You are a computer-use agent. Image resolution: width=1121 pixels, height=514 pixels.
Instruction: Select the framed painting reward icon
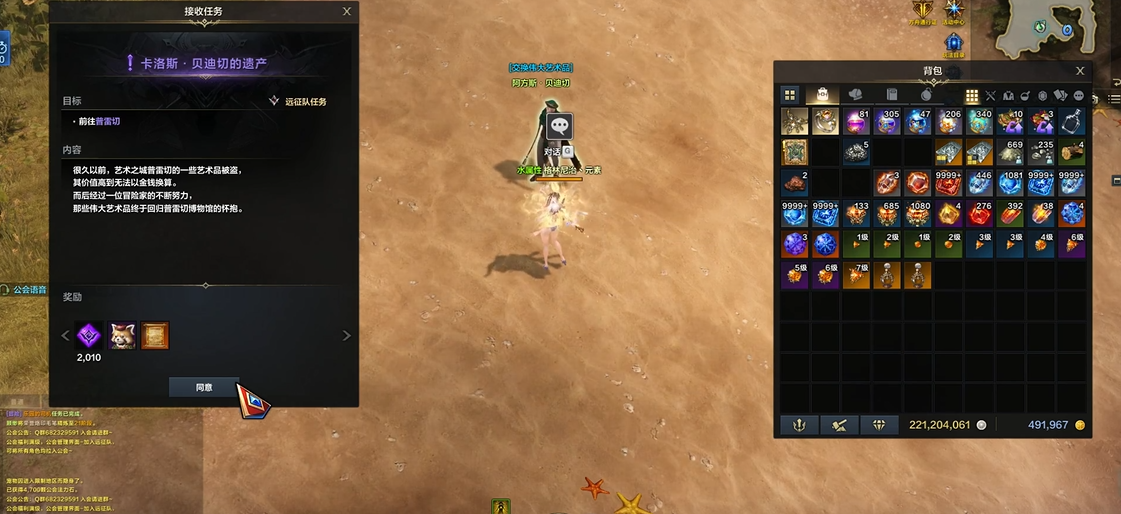(155, 335)
